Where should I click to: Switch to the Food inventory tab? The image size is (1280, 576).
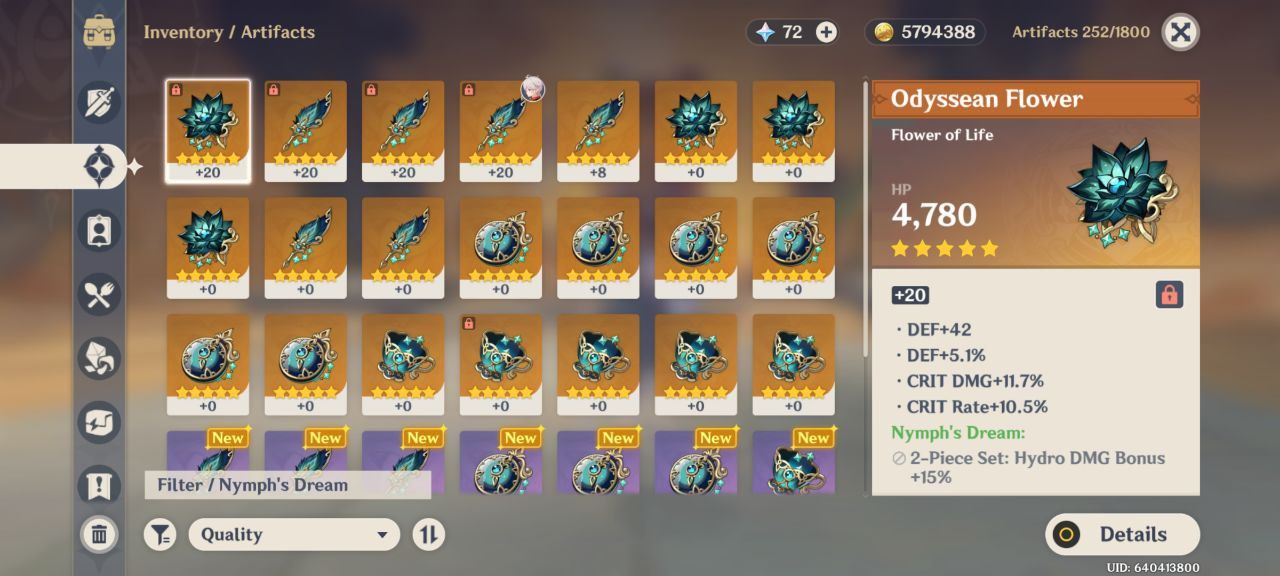tap(99, 295)
